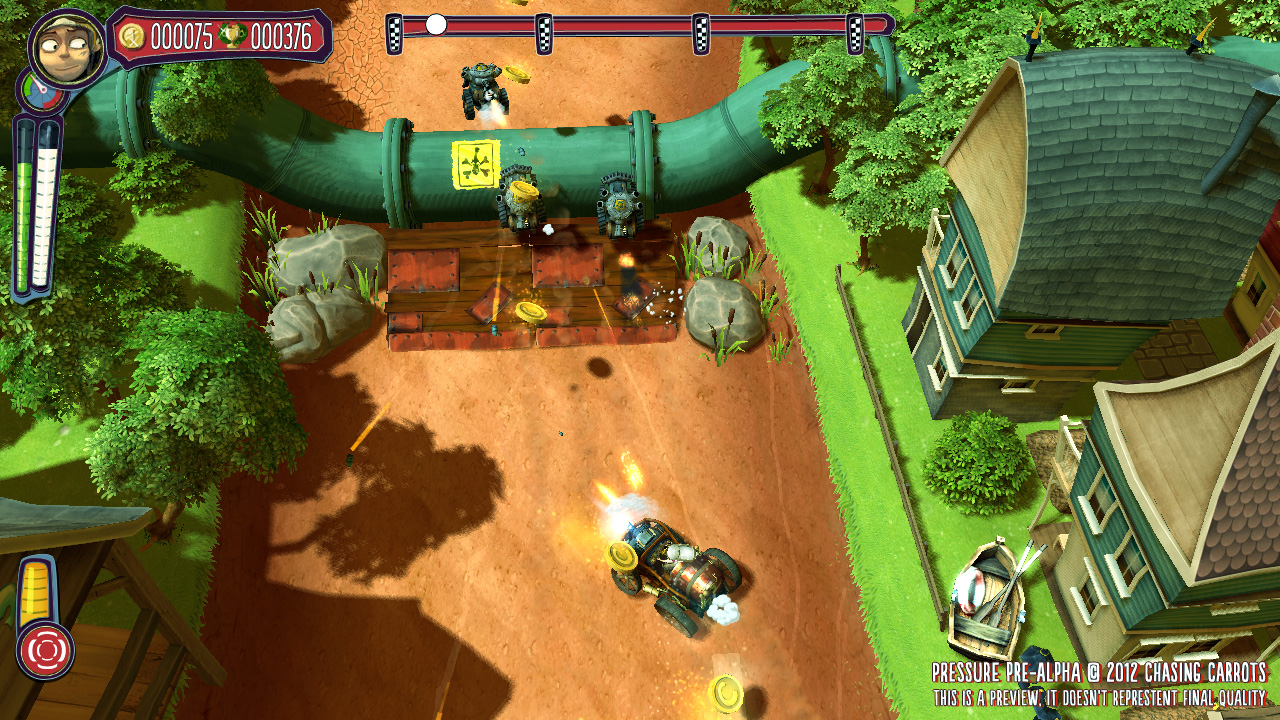
Task: Click the small round gauge below the portrait
Action: coord(36,95)
